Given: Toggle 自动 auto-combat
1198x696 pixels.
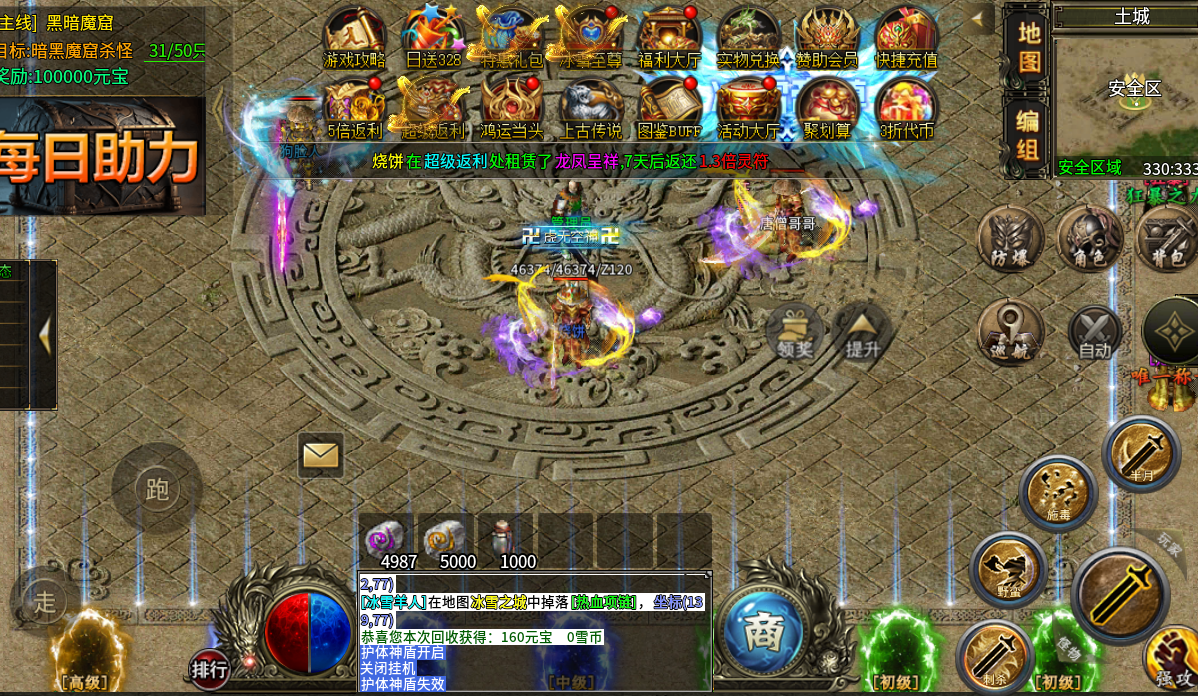Looking at the screenshot, I should click(1094, 332).
